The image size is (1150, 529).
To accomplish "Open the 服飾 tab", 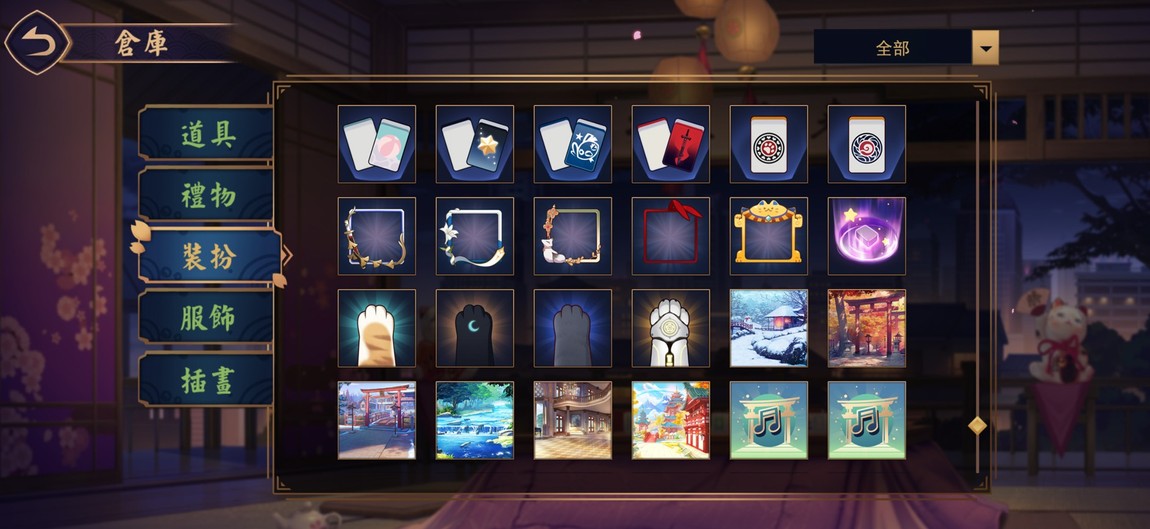I will pyautogui.click(x=207, y=318).
